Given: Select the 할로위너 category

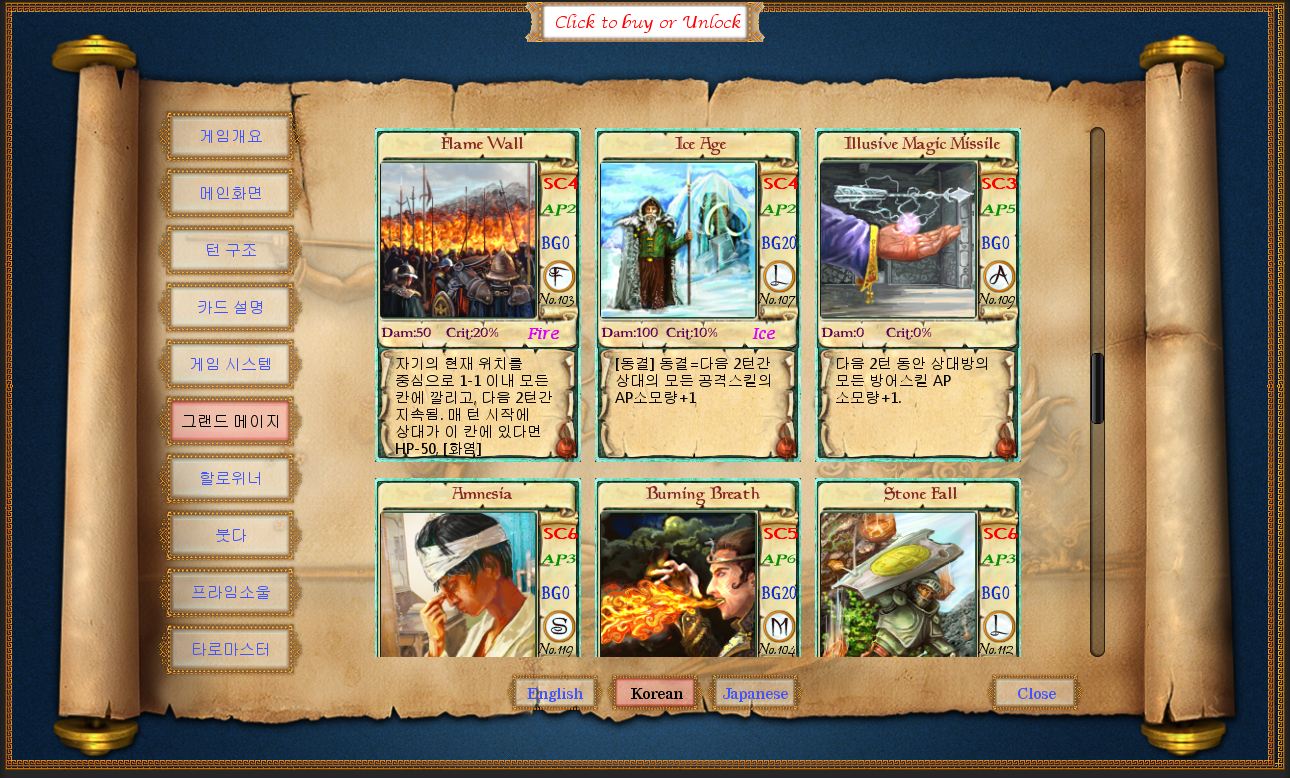Looking at the screenshot, I should pos(230,477).
